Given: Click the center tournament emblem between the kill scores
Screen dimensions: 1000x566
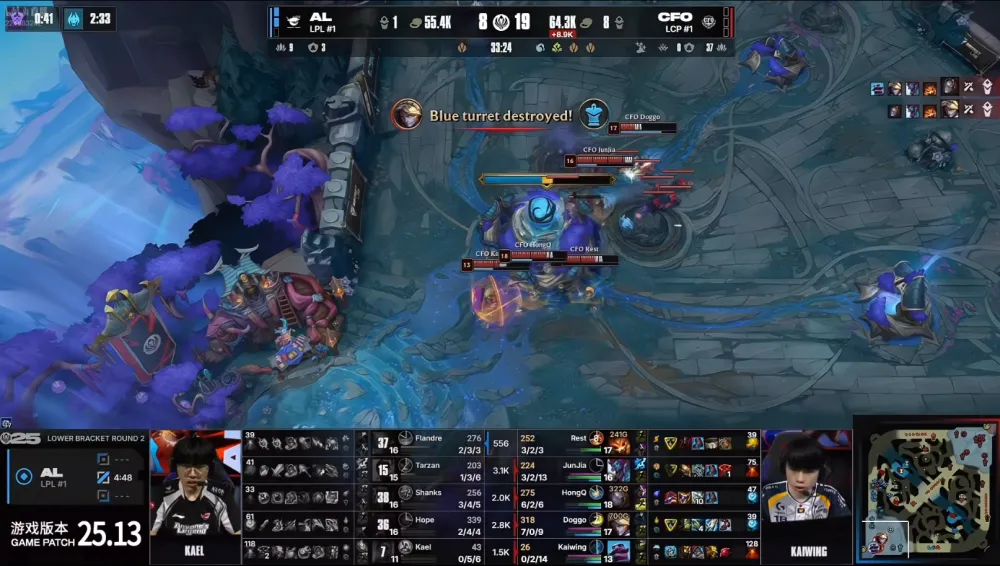Looking at the screenshot, I should click(500, 21).
